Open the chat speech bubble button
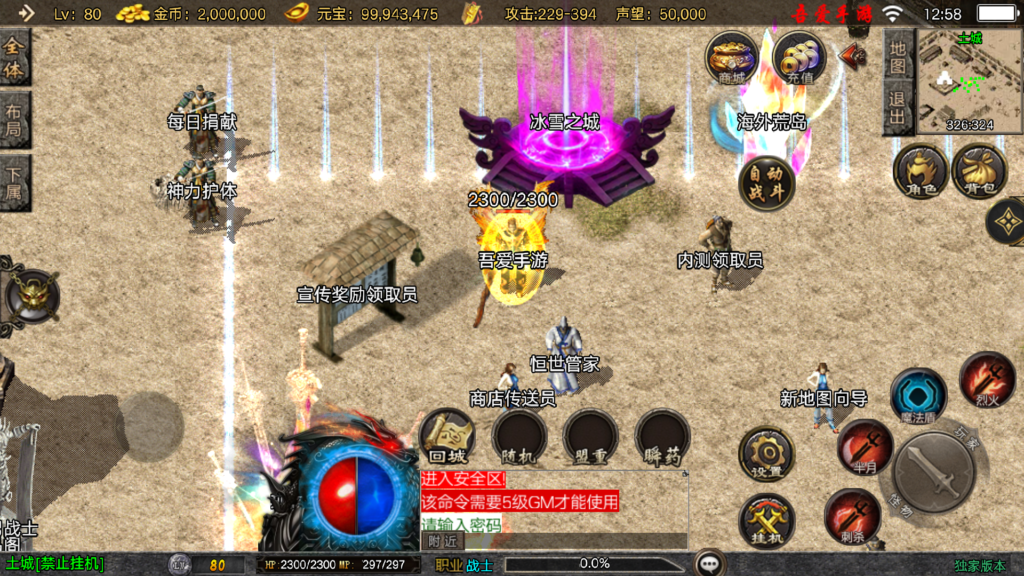Viewport: 1024px width, 576px height. pyautogui.click(x=711, y=563)
